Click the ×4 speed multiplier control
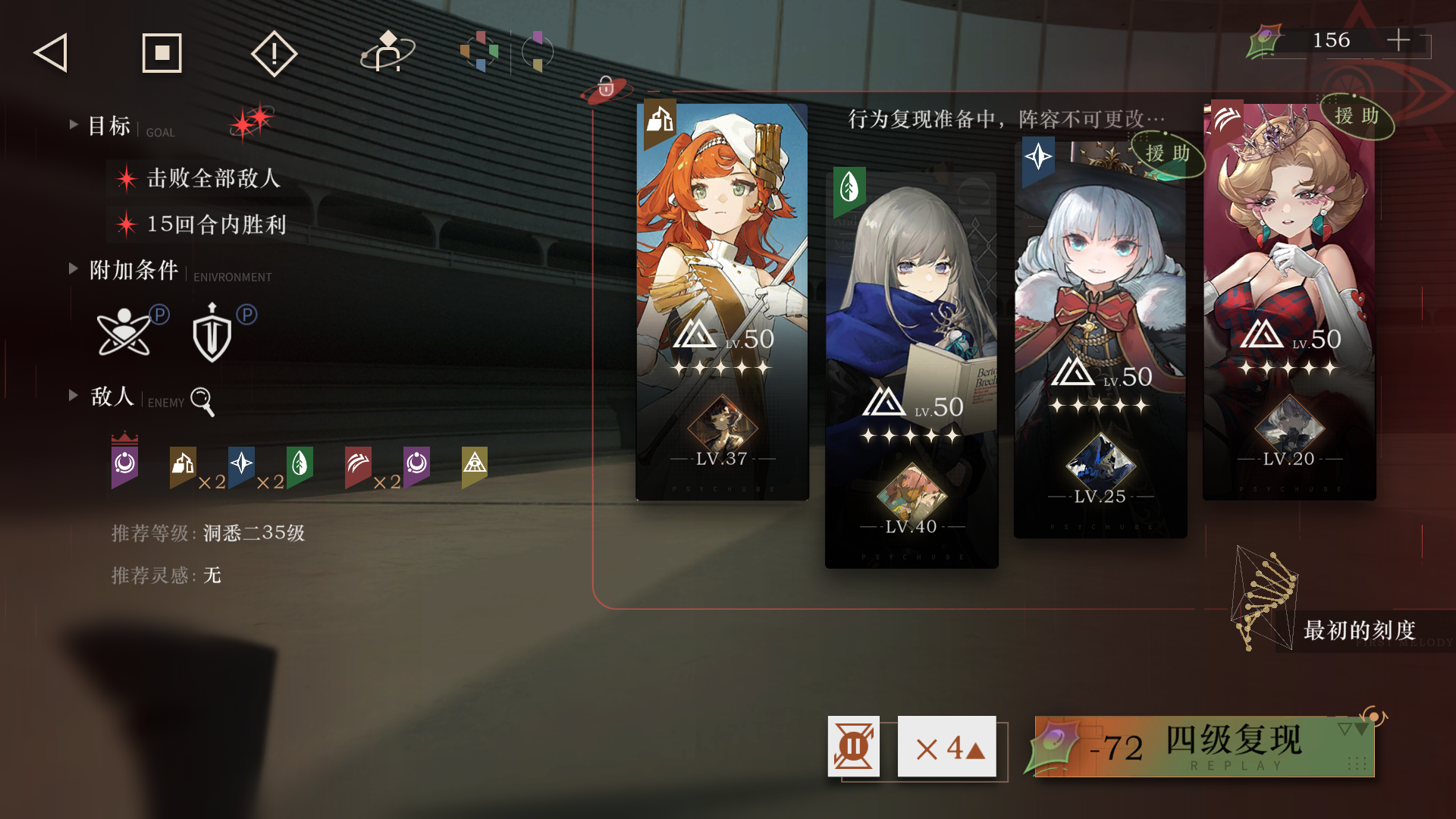1456x819 pixels. [x=946, y=747]
